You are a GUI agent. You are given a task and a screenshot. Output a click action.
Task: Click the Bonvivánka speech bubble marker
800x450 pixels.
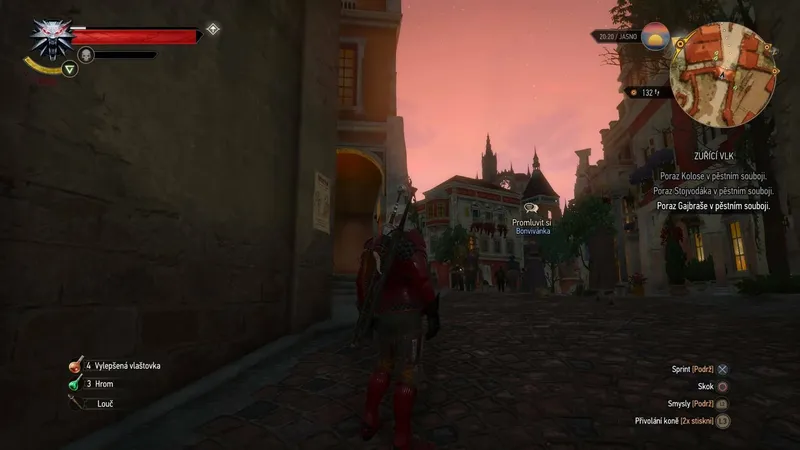coord(531,208)
